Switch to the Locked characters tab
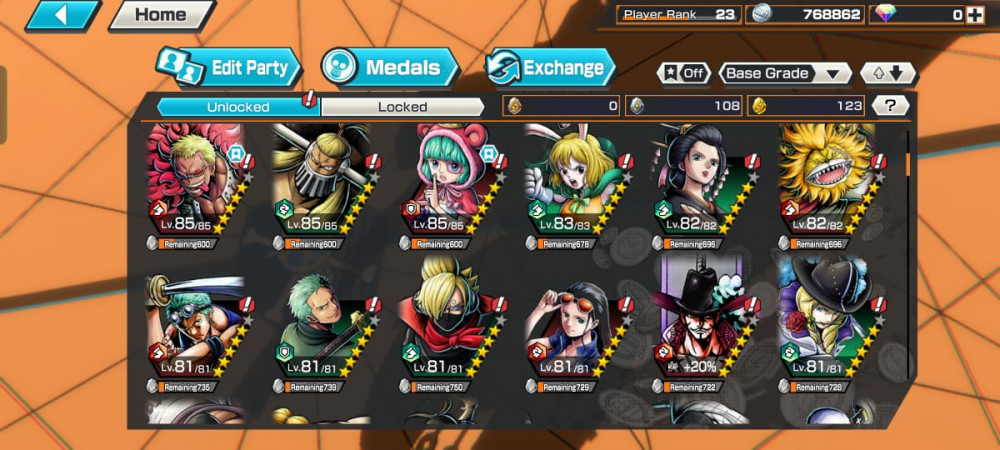 402,106
